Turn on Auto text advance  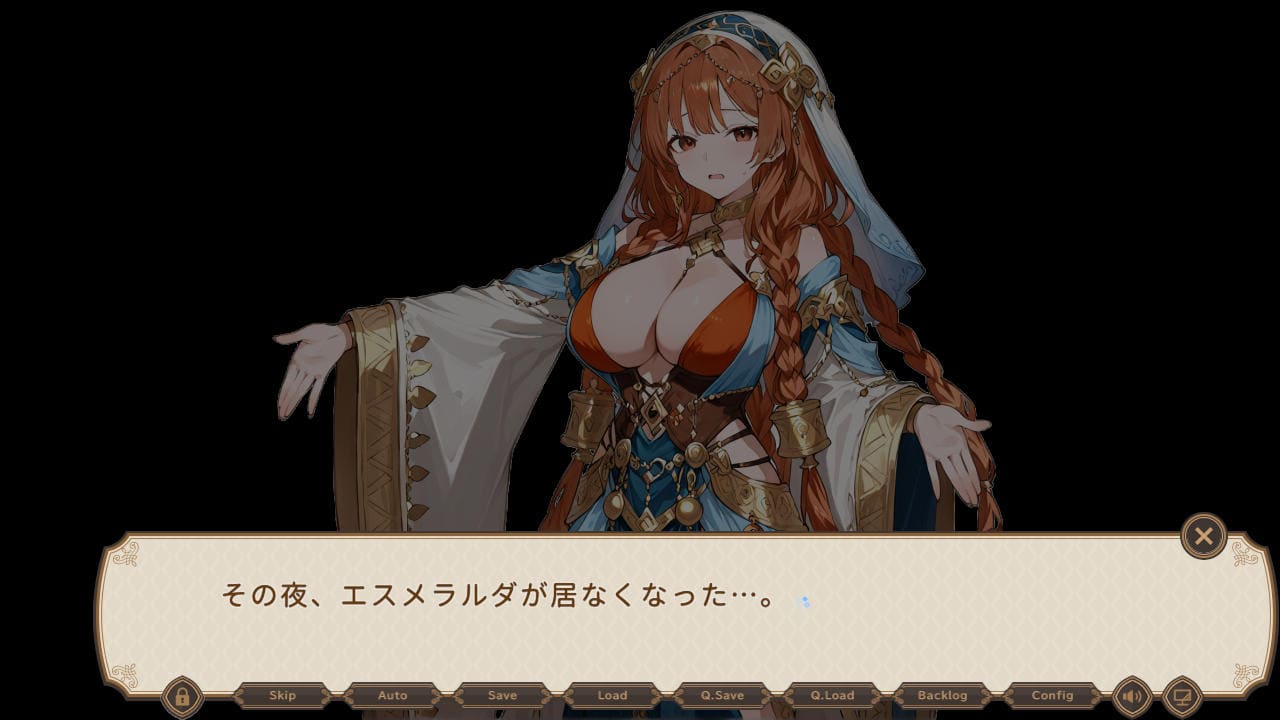[x=392, y=696]
